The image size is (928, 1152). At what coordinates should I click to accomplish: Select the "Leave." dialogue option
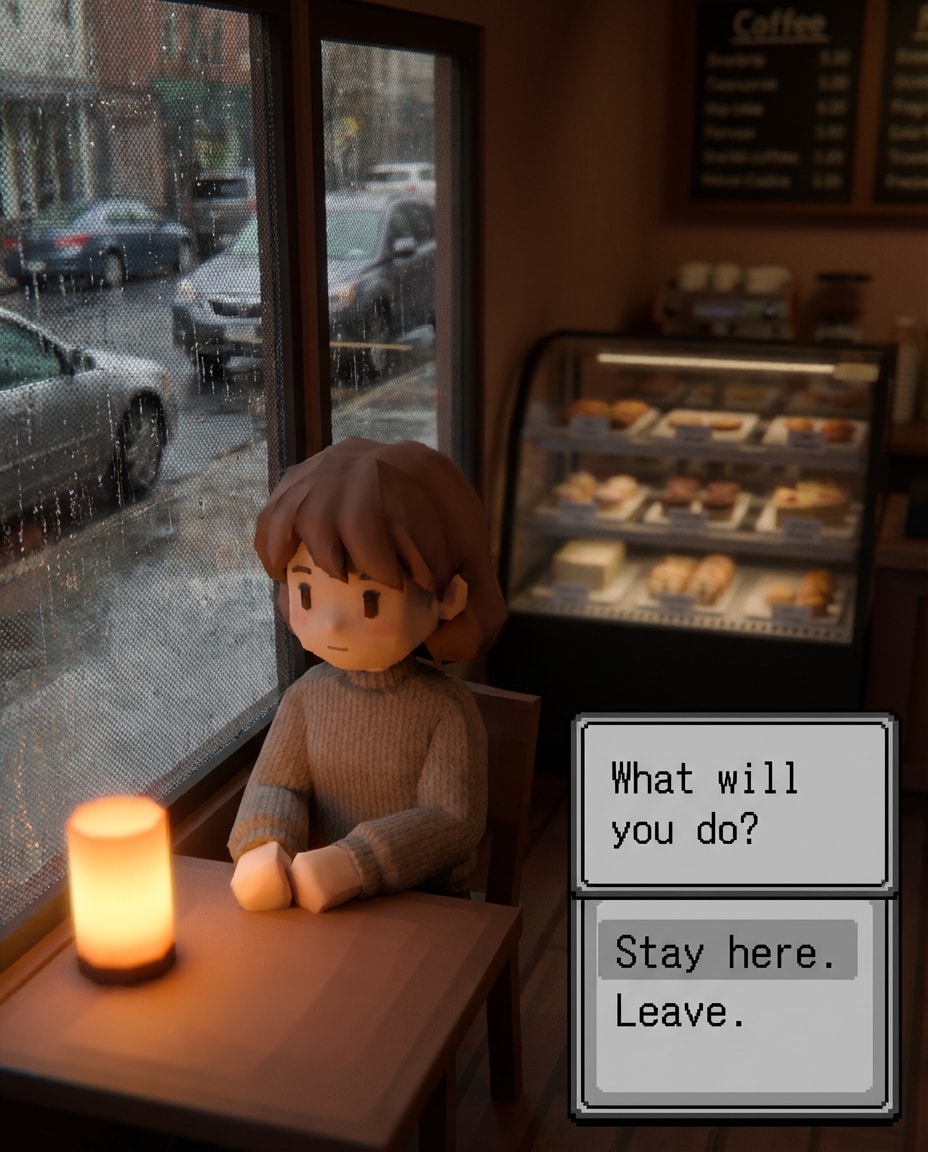[680, 1012]
